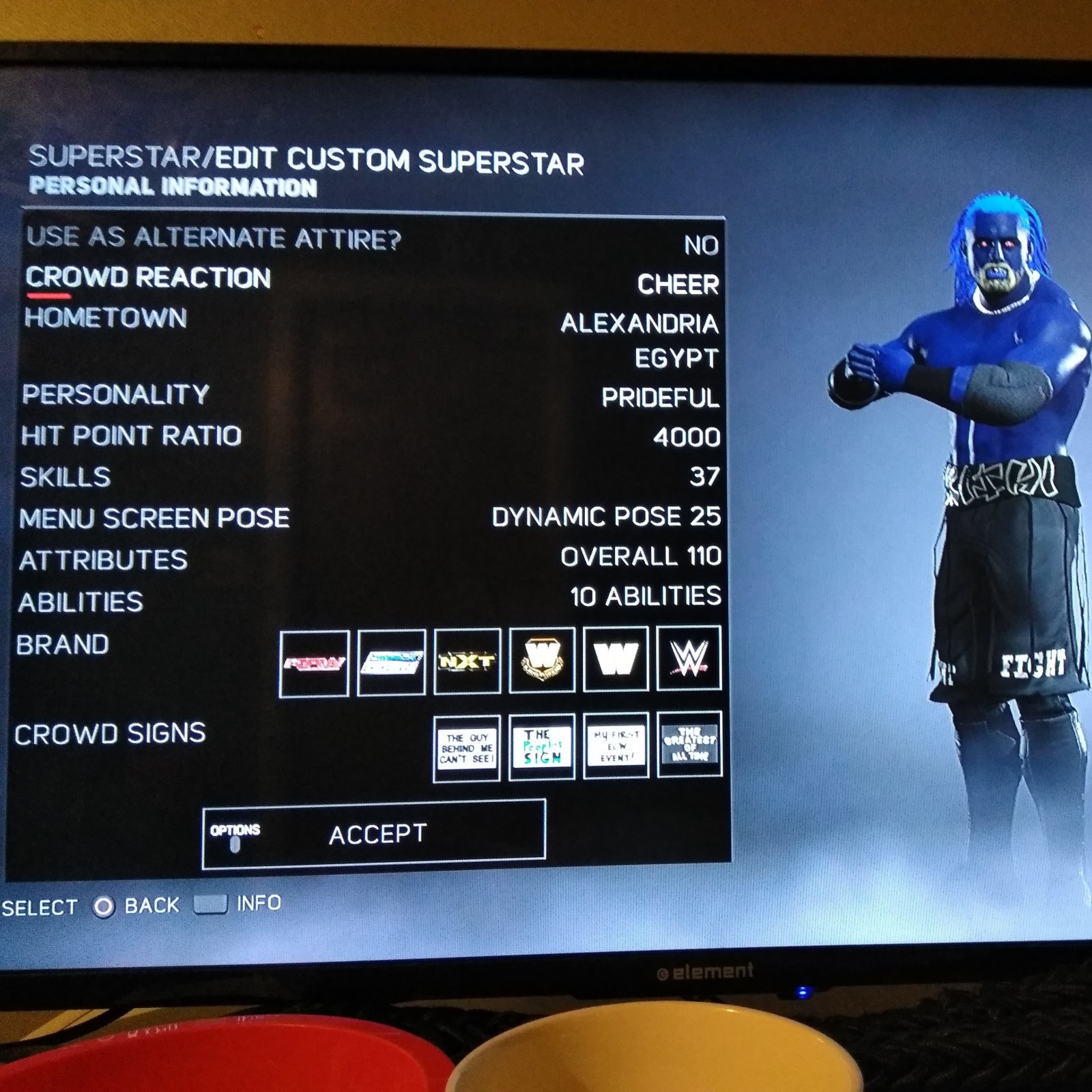1092x1092 pixels.
Task: Select the plain white block W brand
Action: coord(616,659)
